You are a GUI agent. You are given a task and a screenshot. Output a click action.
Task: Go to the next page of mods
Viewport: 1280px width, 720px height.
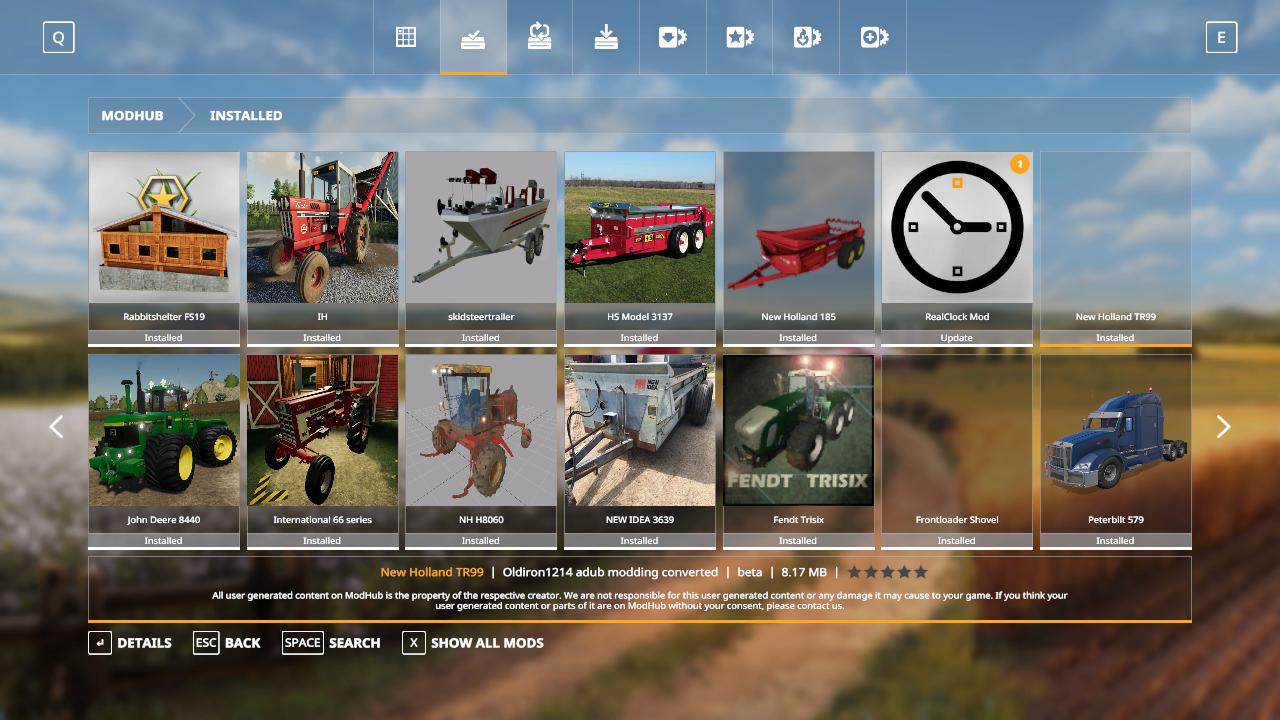pos(1223,427)
